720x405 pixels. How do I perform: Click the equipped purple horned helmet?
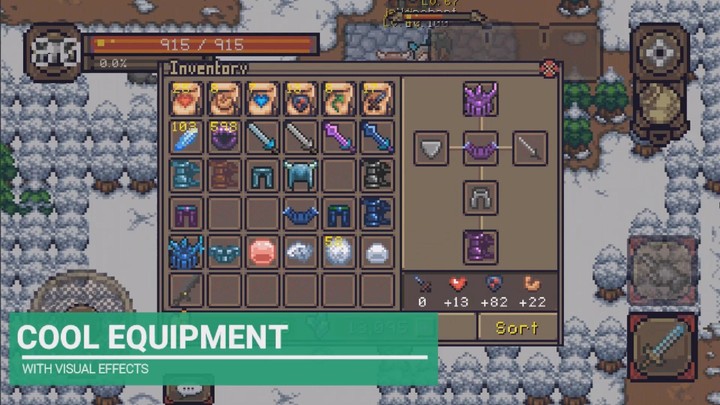tap(481, 99)
